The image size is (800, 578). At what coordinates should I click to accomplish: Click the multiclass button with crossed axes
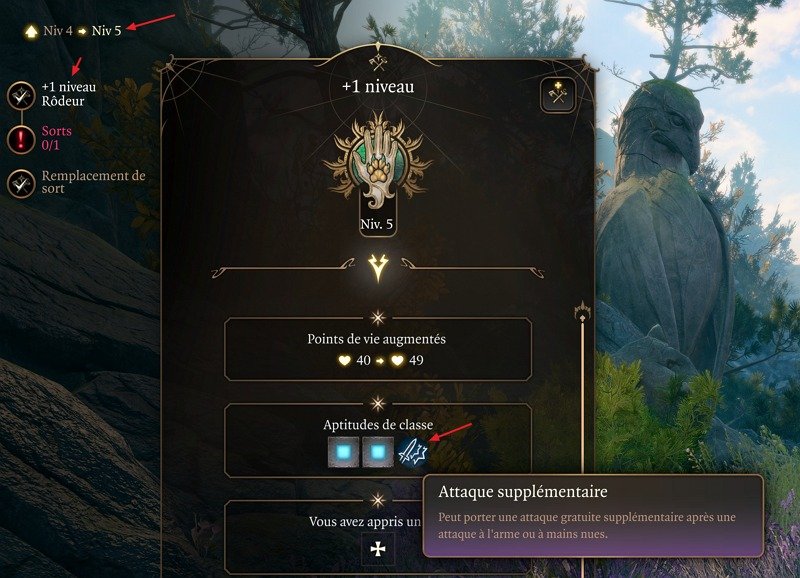point(558,95)
